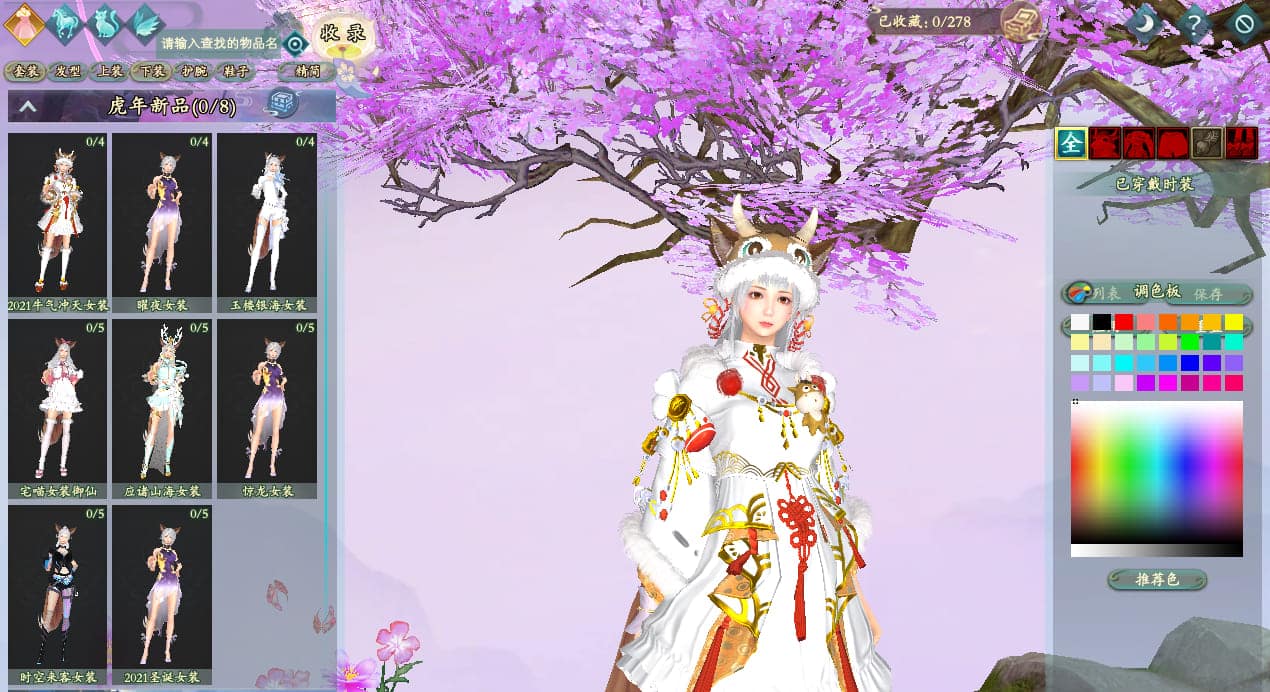Open the question mark help button

1193,22
